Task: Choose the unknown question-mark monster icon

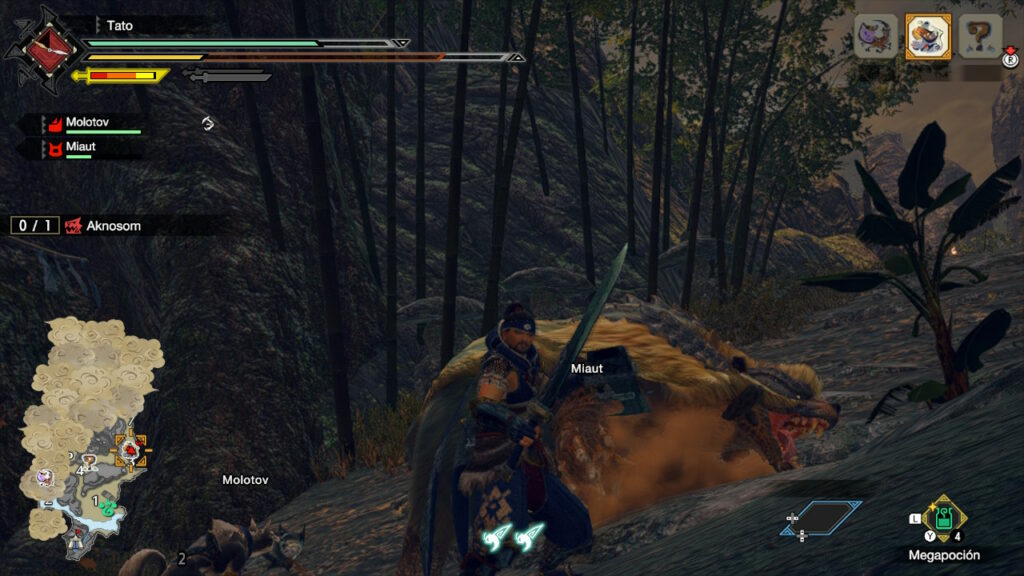Action: tap(980, 37)
